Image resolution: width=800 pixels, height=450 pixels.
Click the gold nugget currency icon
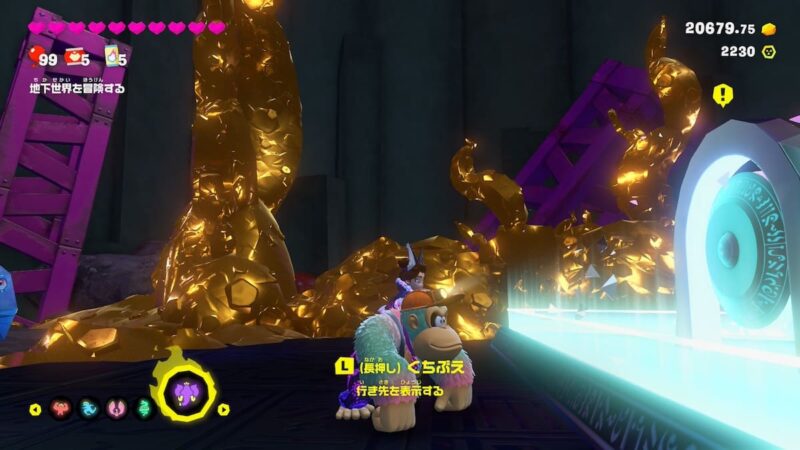click(769, 29)
